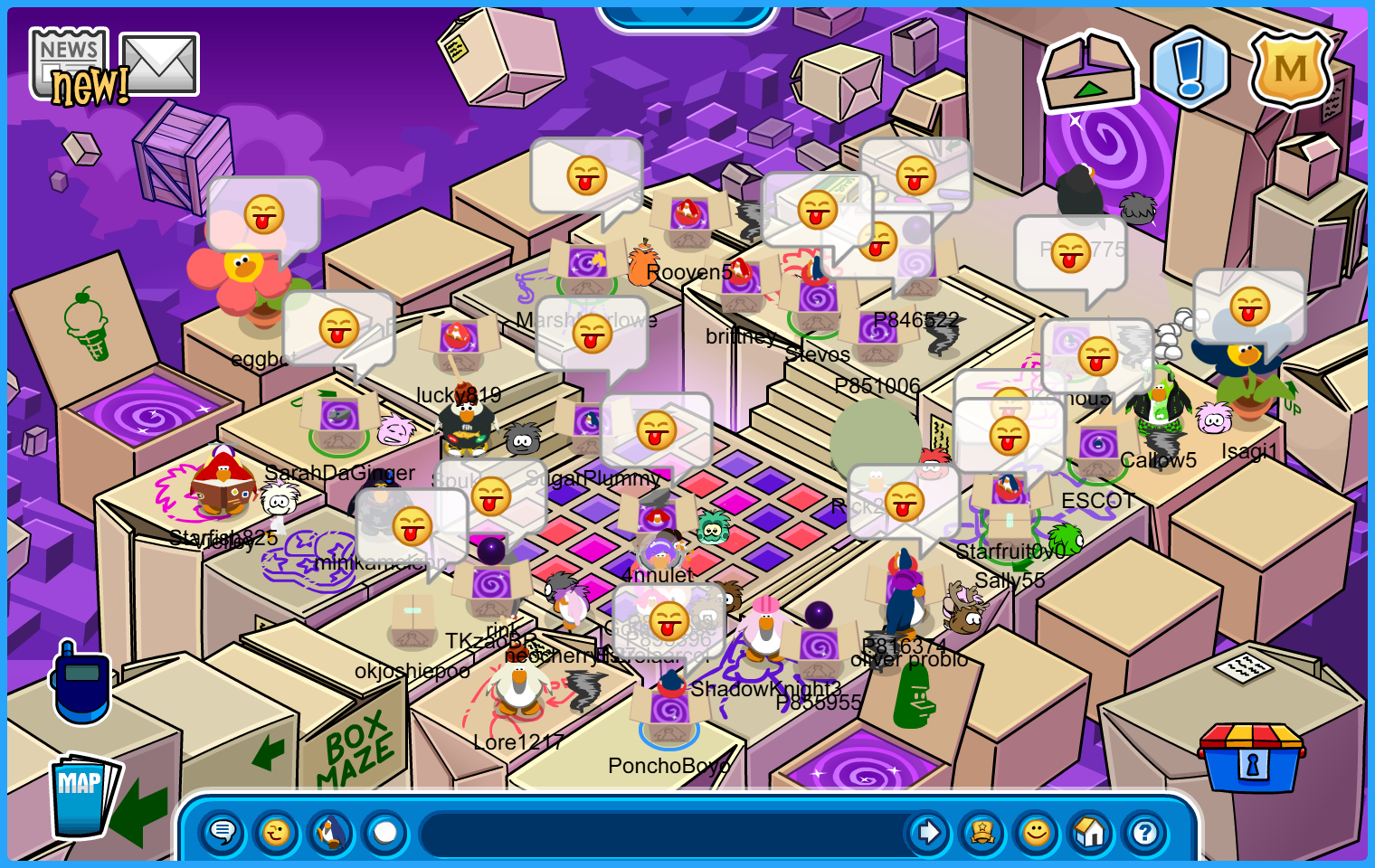Open the question mark help menu
Image resolution: width=1375 pixels, height=868 pixels.
click(x=1145, y=832)
